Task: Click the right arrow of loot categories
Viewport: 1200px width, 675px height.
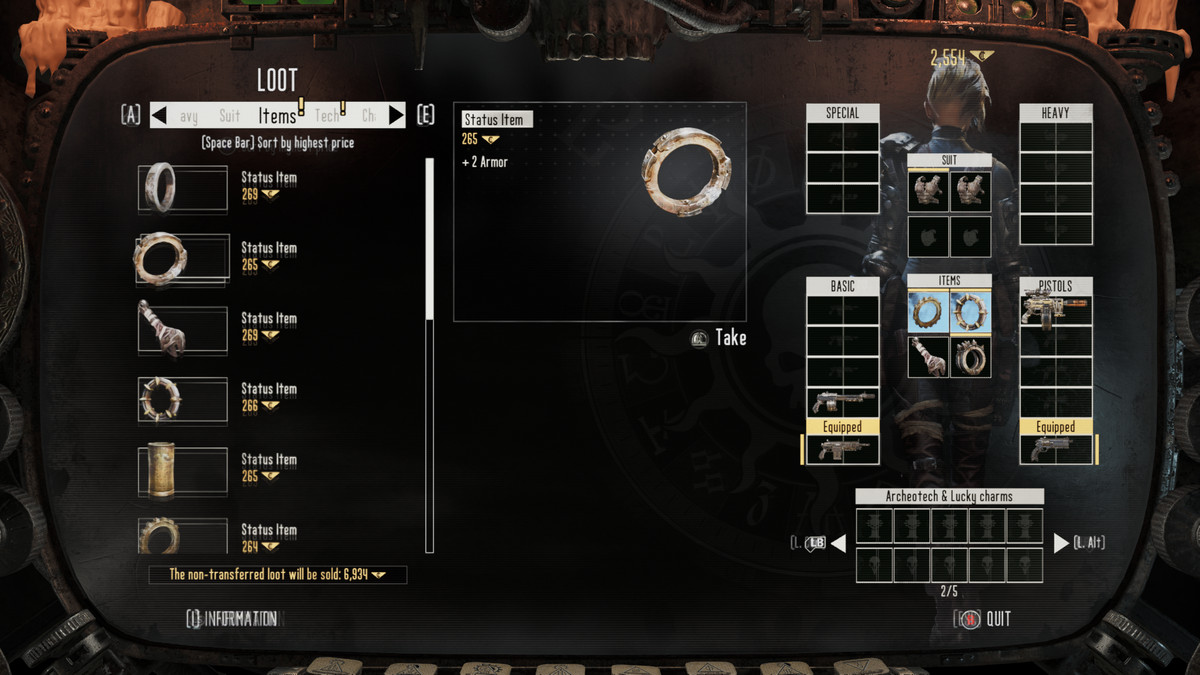Action: coord(396,115)
